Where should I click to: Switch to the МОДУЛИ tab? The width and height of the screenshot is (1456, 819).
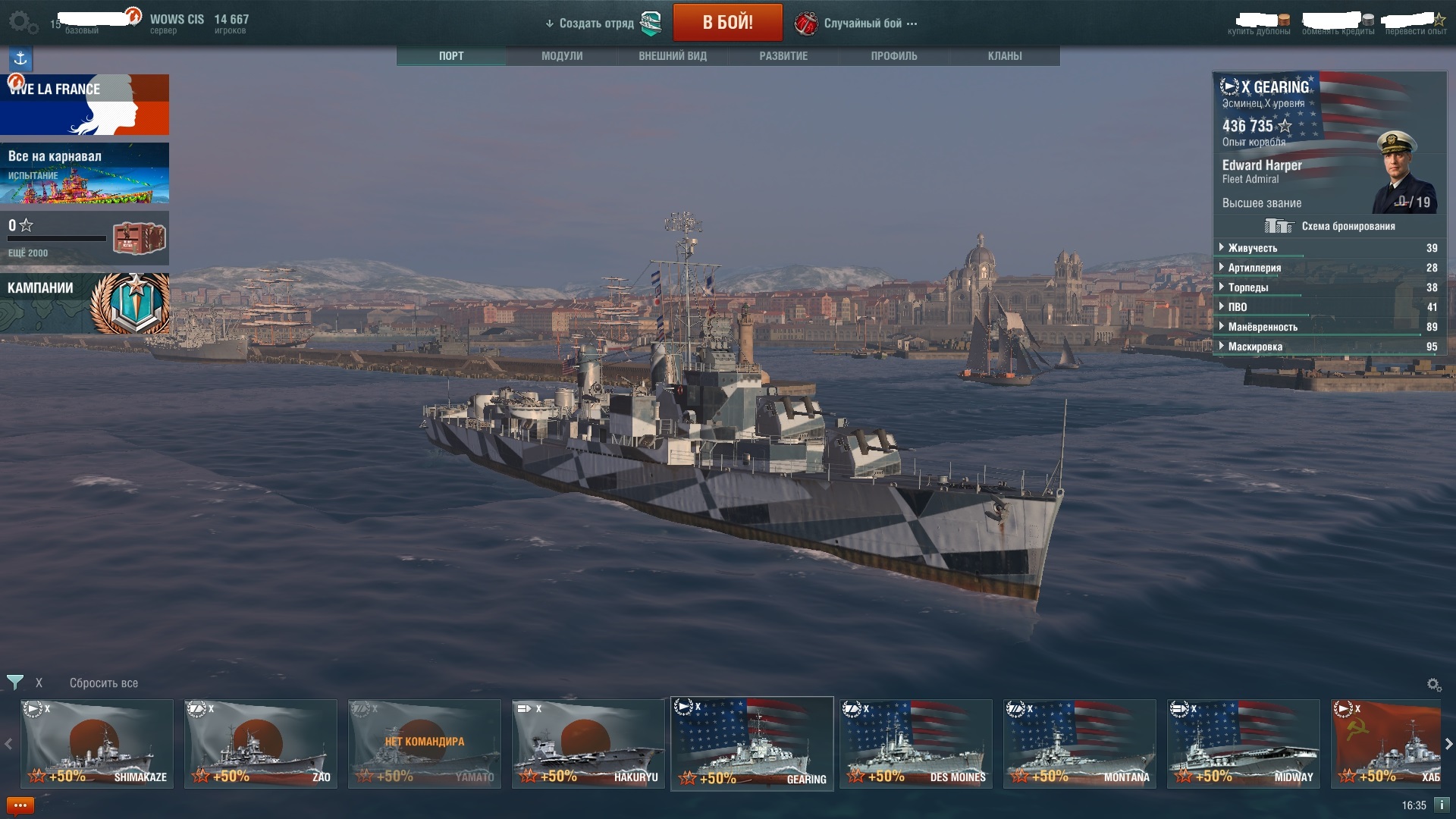pyautogui.click(x=562, y=56)
